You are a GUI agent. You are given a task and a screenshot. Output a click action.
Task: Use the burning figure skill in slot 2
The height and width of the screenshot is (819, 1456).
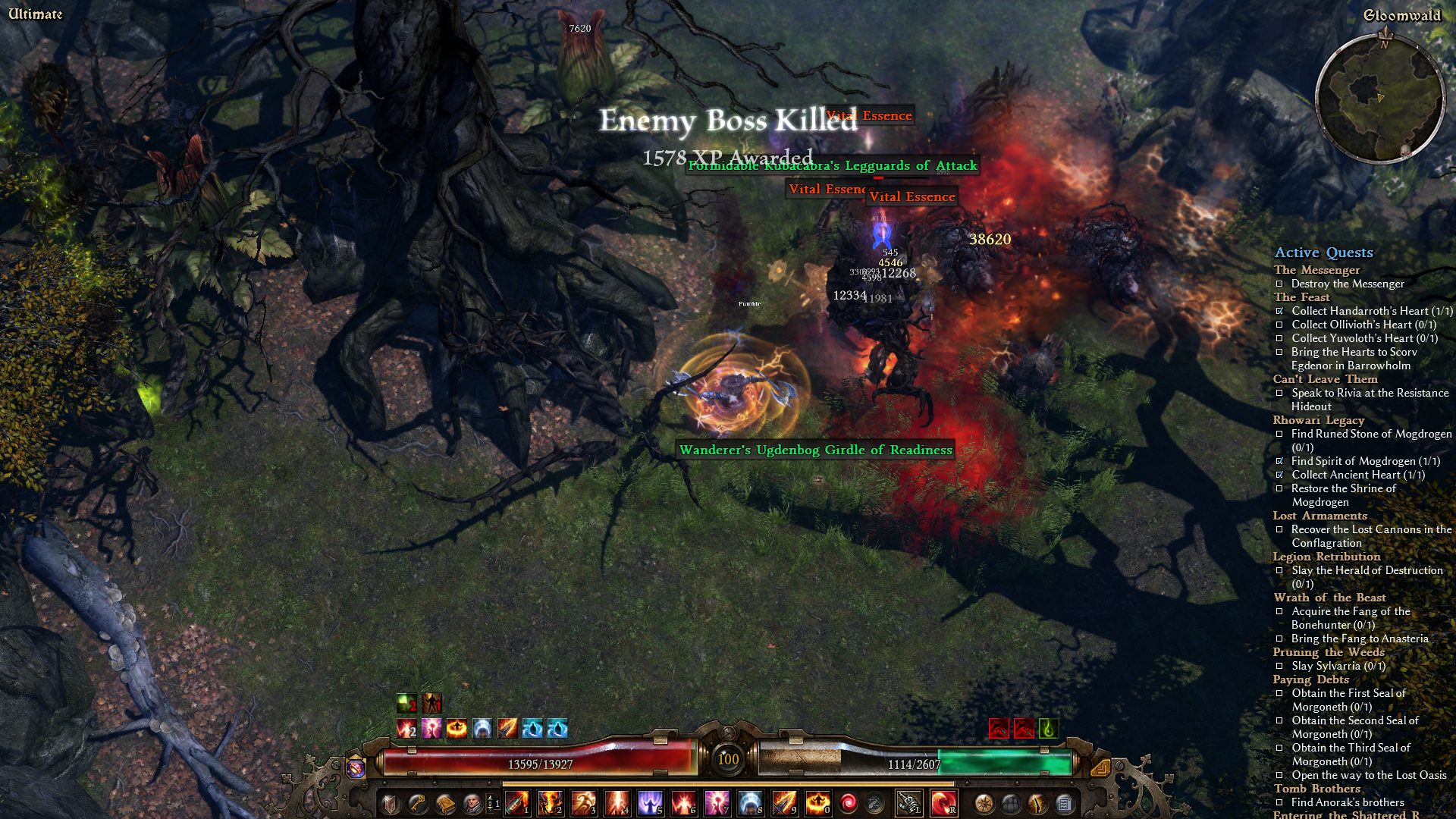pyautogui.click(x=550, y=802)
